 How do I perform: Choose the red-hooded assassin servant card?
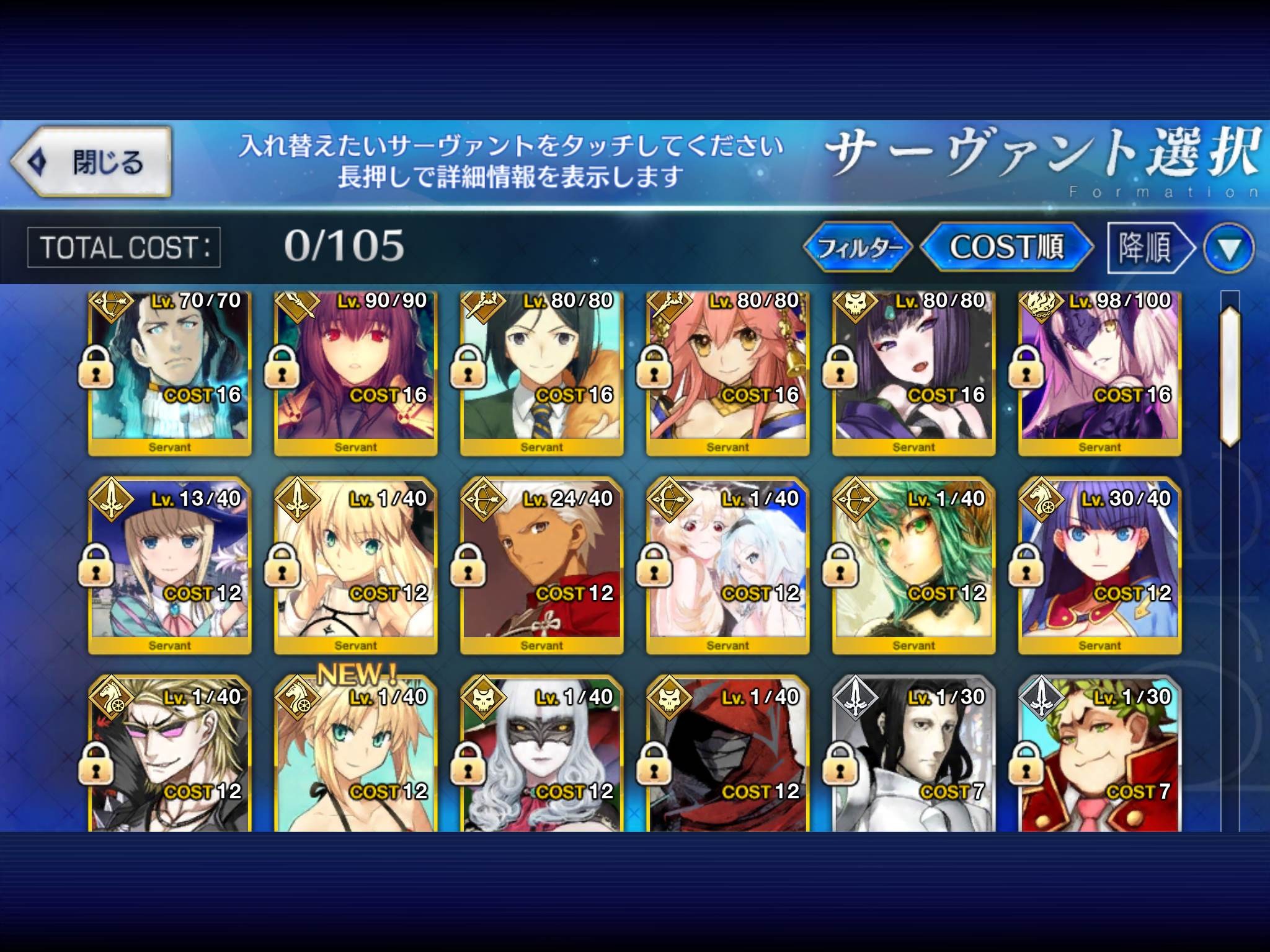point(727,756)
